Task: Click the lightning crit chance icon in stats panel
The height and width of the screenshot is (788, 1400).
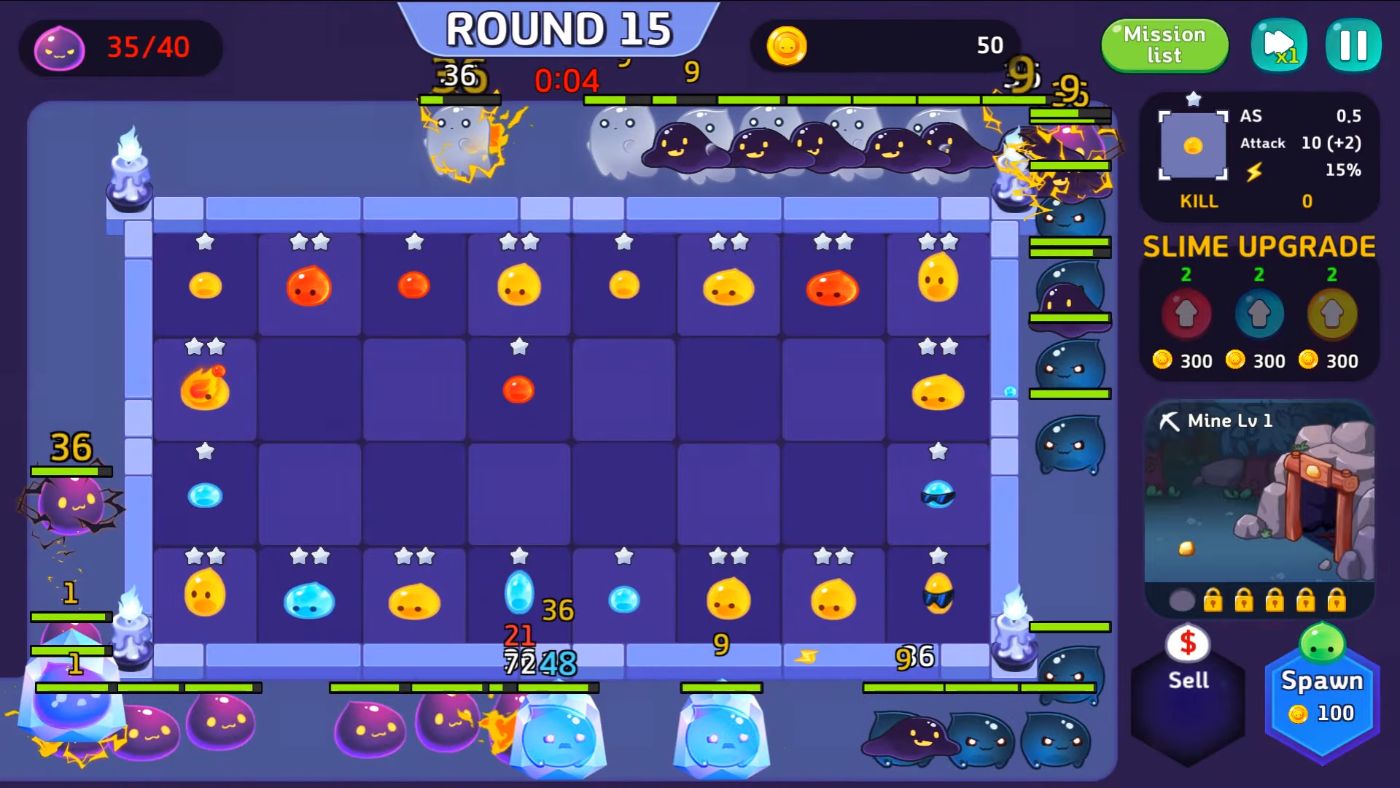Action: tap(1253, 172)
